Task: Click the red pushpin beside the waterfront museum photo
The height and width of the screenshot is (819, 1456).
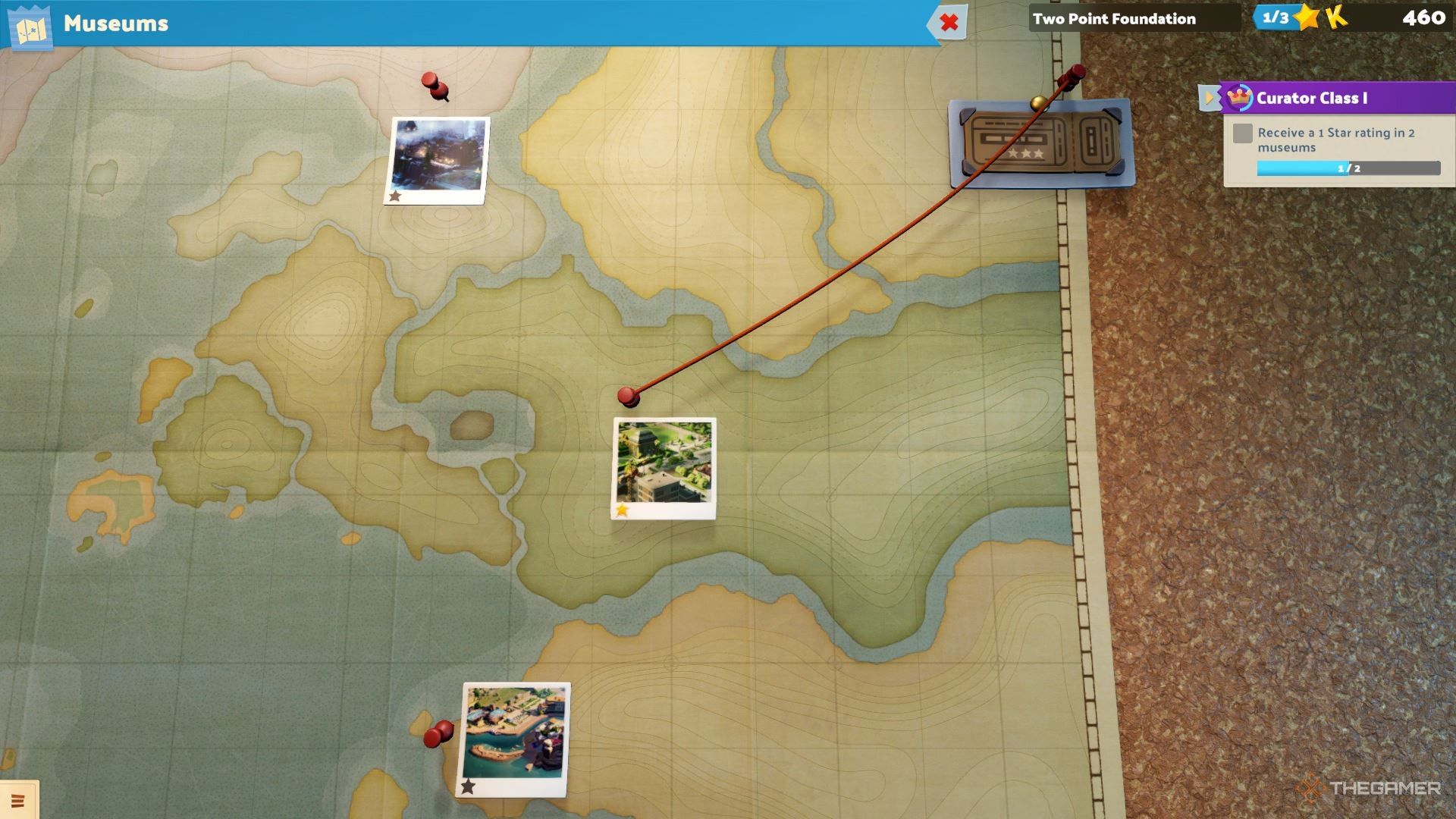Action: 438,733
